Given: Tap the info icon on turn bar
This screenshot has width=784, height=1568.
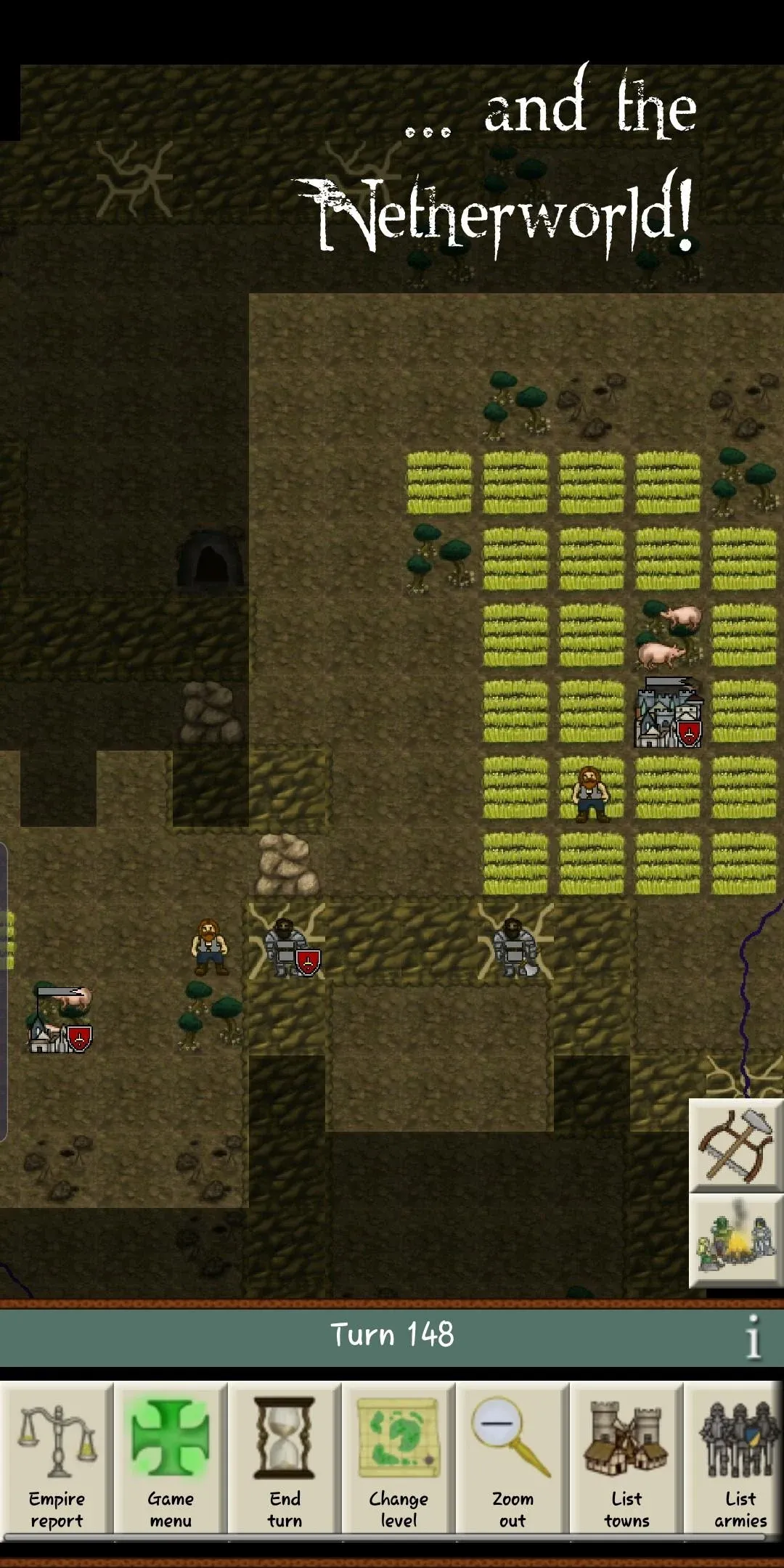Looking at the screenshot, I should pos(754,1336).
